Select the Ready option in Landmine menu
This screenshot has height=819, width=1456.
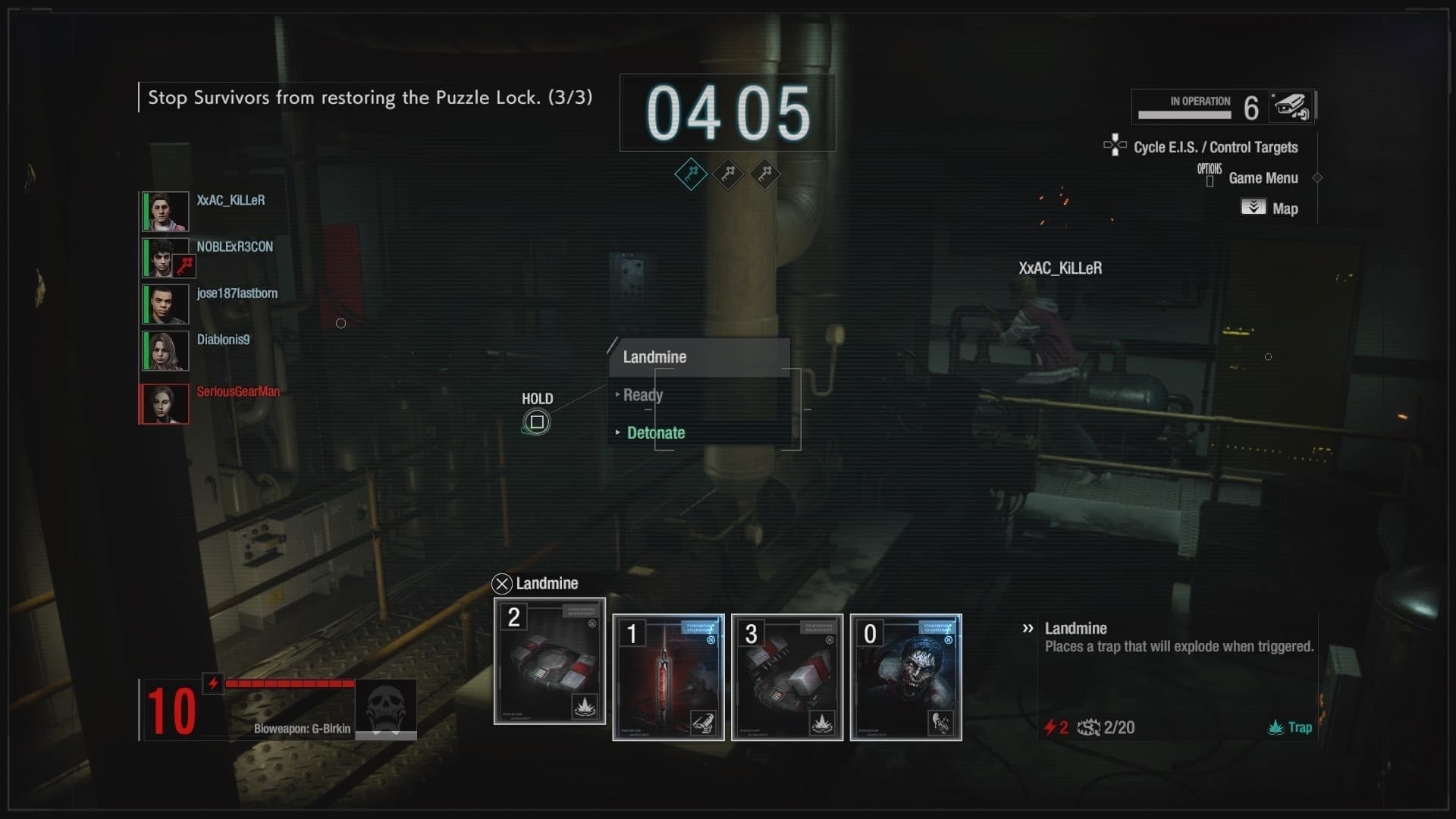coord(642,395)
